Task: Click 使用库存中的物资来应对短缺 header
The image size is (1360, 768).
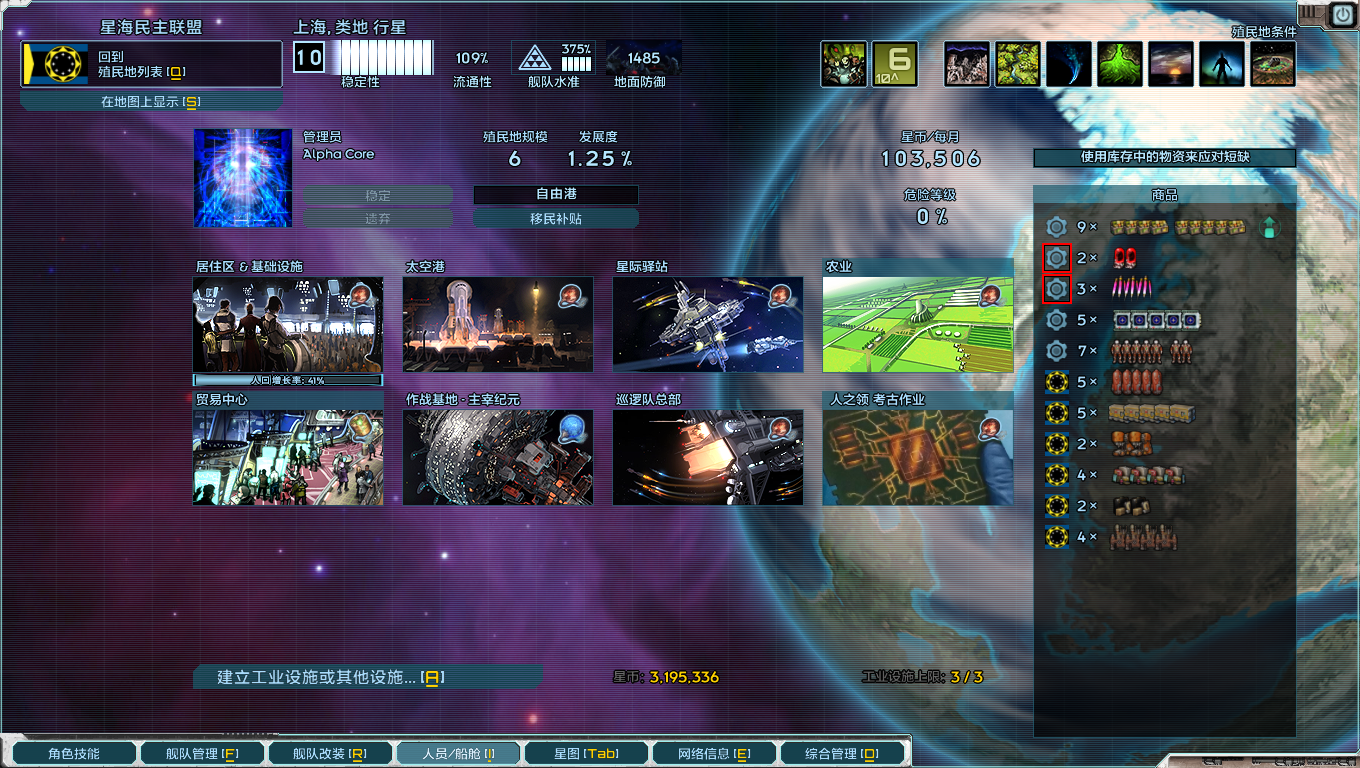Action: (x=1163, y=157)
